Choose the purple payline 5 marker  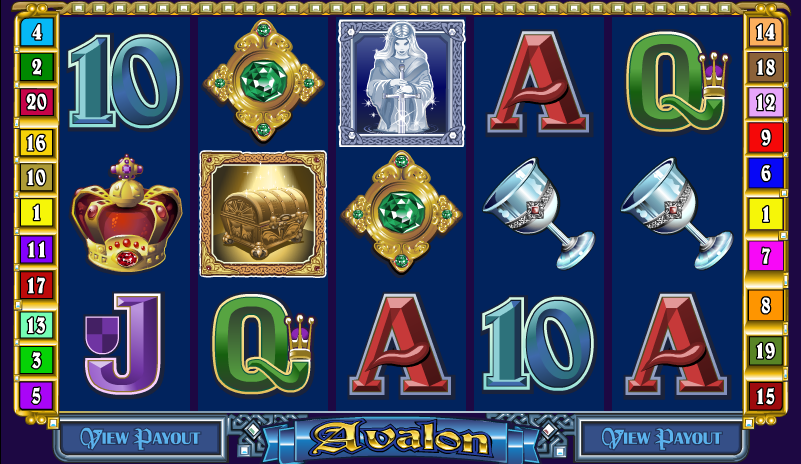36,395
